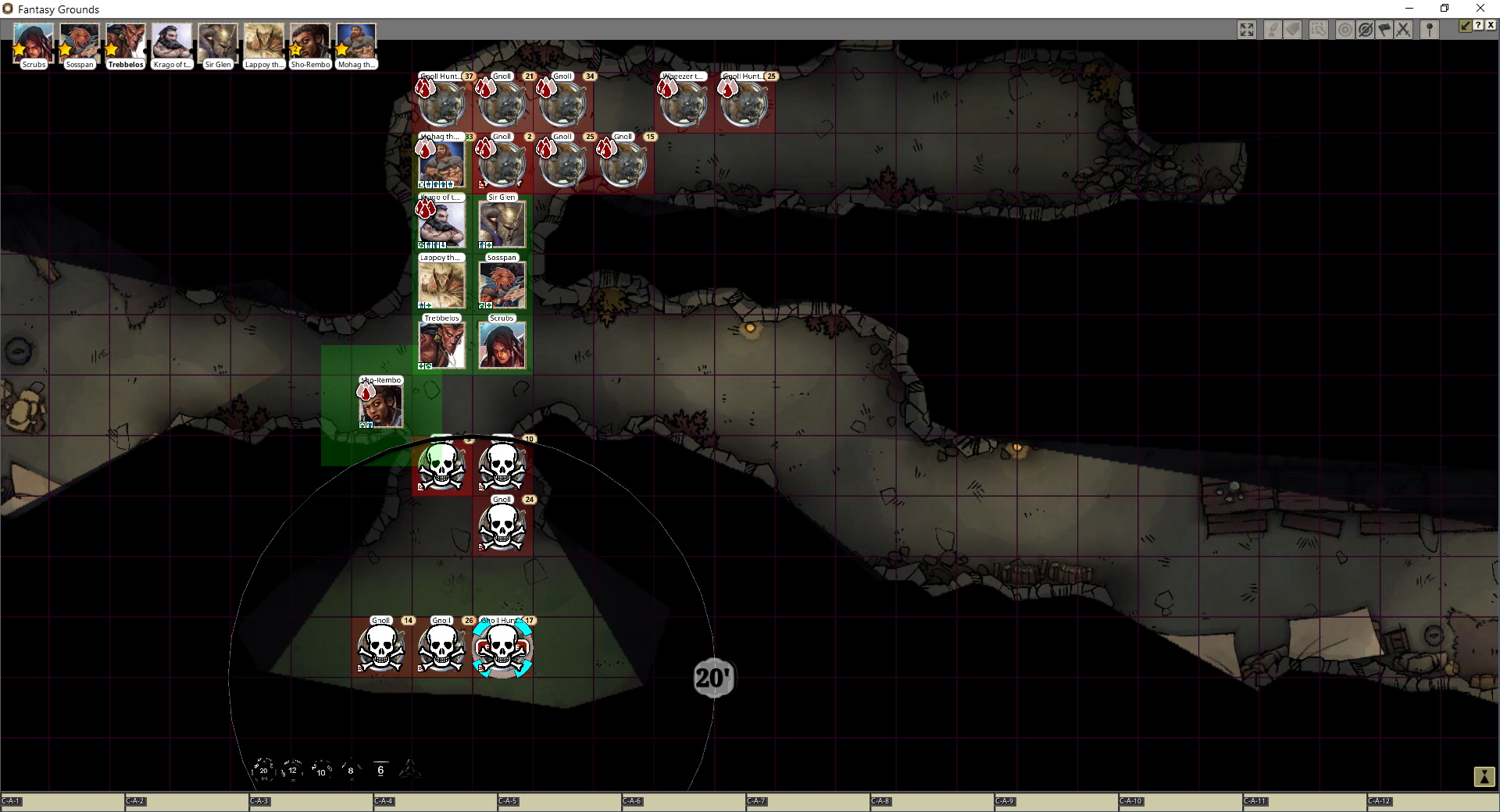Restore down the Fantasy Grounds window
This screenshot has width=1500, height=812.
click(1445, 9)
